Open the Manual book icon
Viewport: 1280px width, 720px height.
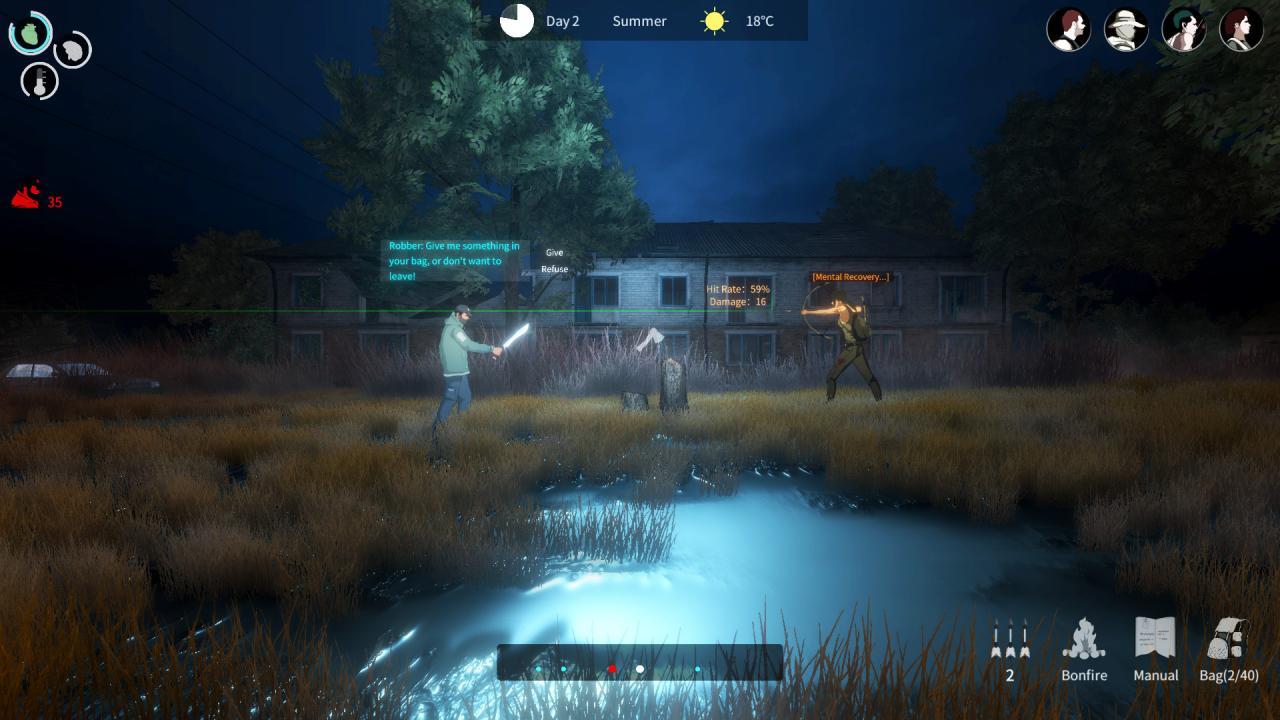tap(1155, 645)
